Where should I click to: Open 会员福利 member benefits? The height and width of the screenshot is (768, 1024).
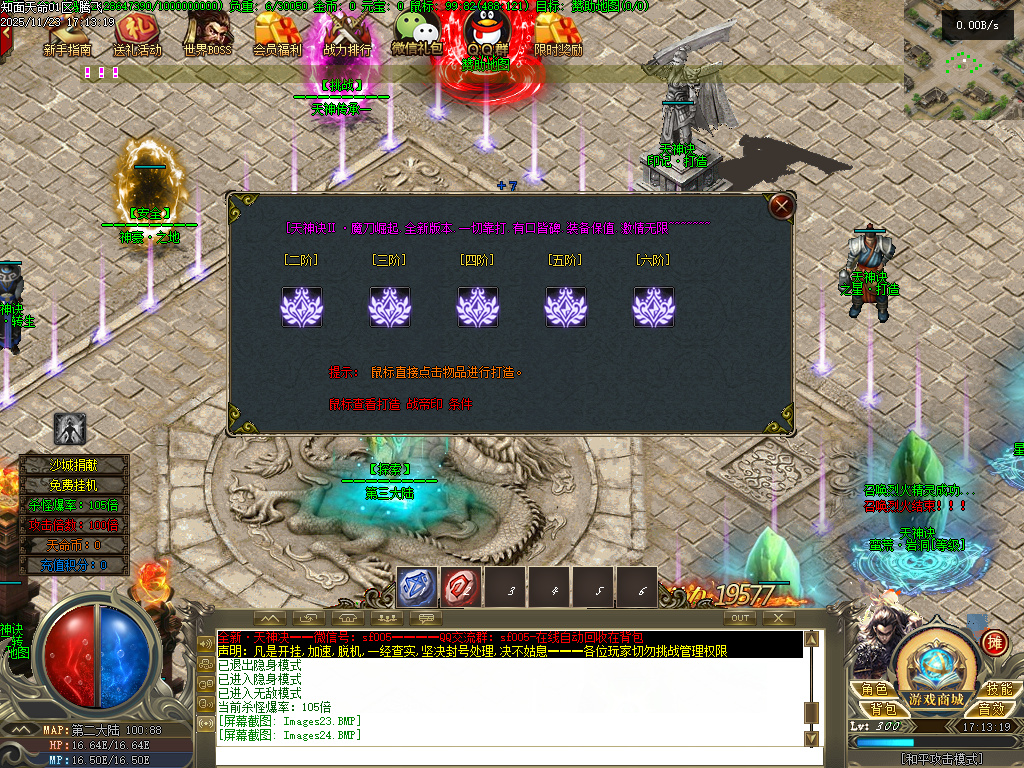coord(277,34)
